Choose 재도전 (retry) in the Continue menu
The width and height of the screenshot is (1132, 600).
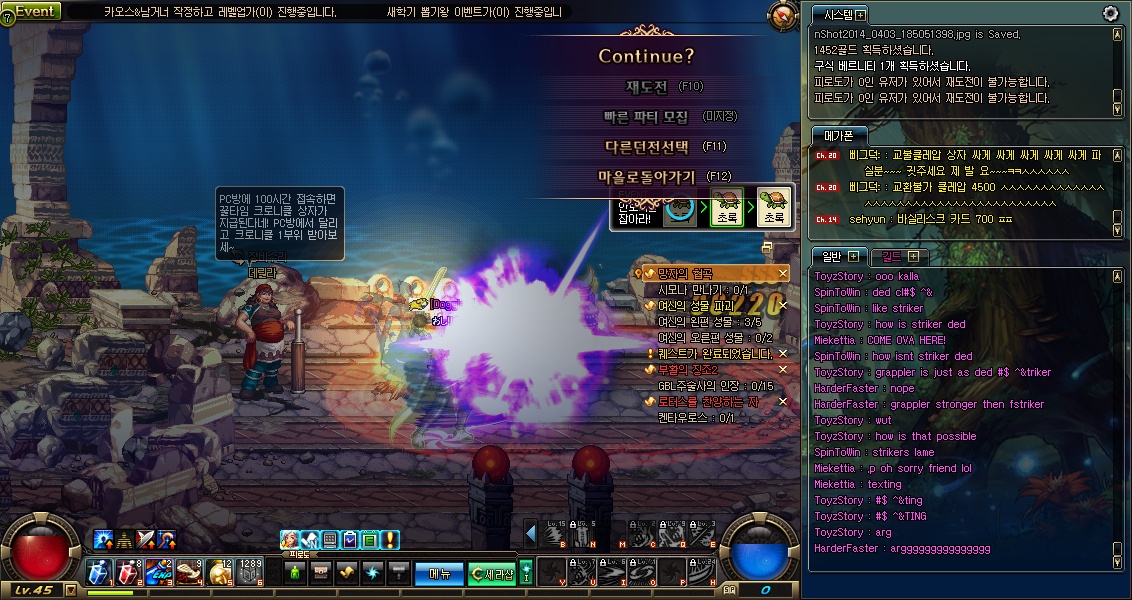coord(646,87)
